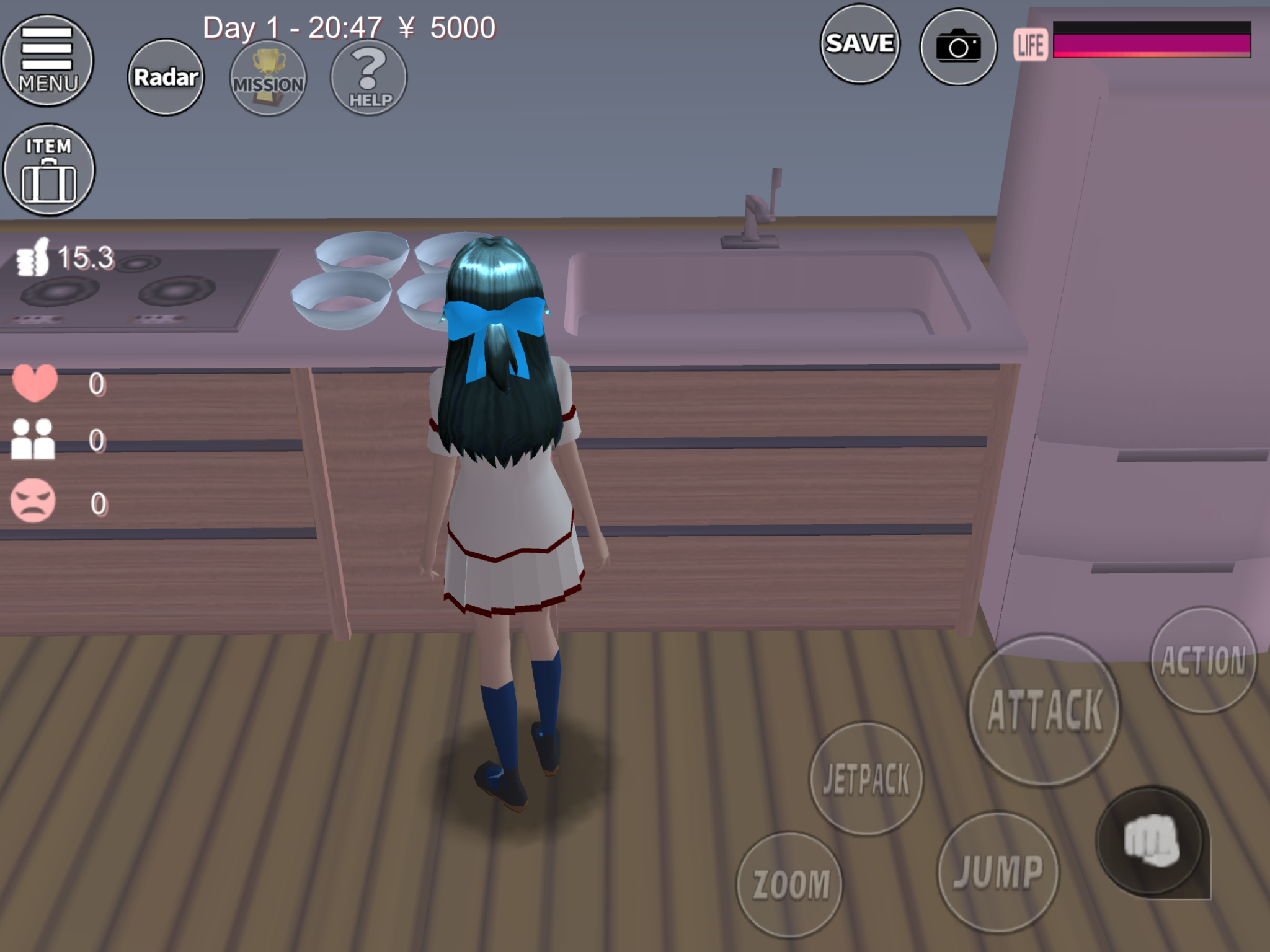This screenshot has height=952, width=1270.
Task: Toggle the Radar button
Action: click(x=166, y=77)
